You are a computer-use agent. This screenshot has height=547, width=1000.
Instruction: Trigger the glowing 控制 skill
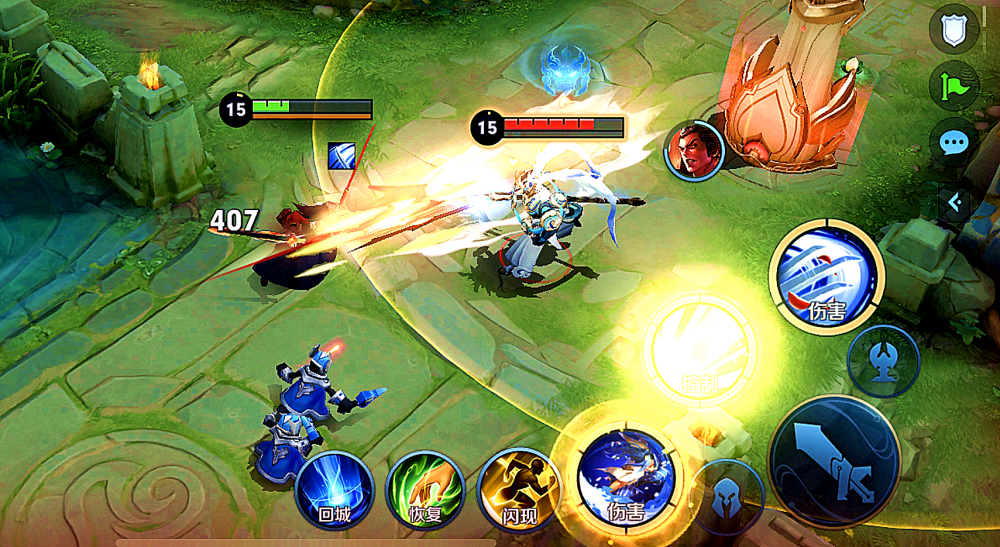700,347
